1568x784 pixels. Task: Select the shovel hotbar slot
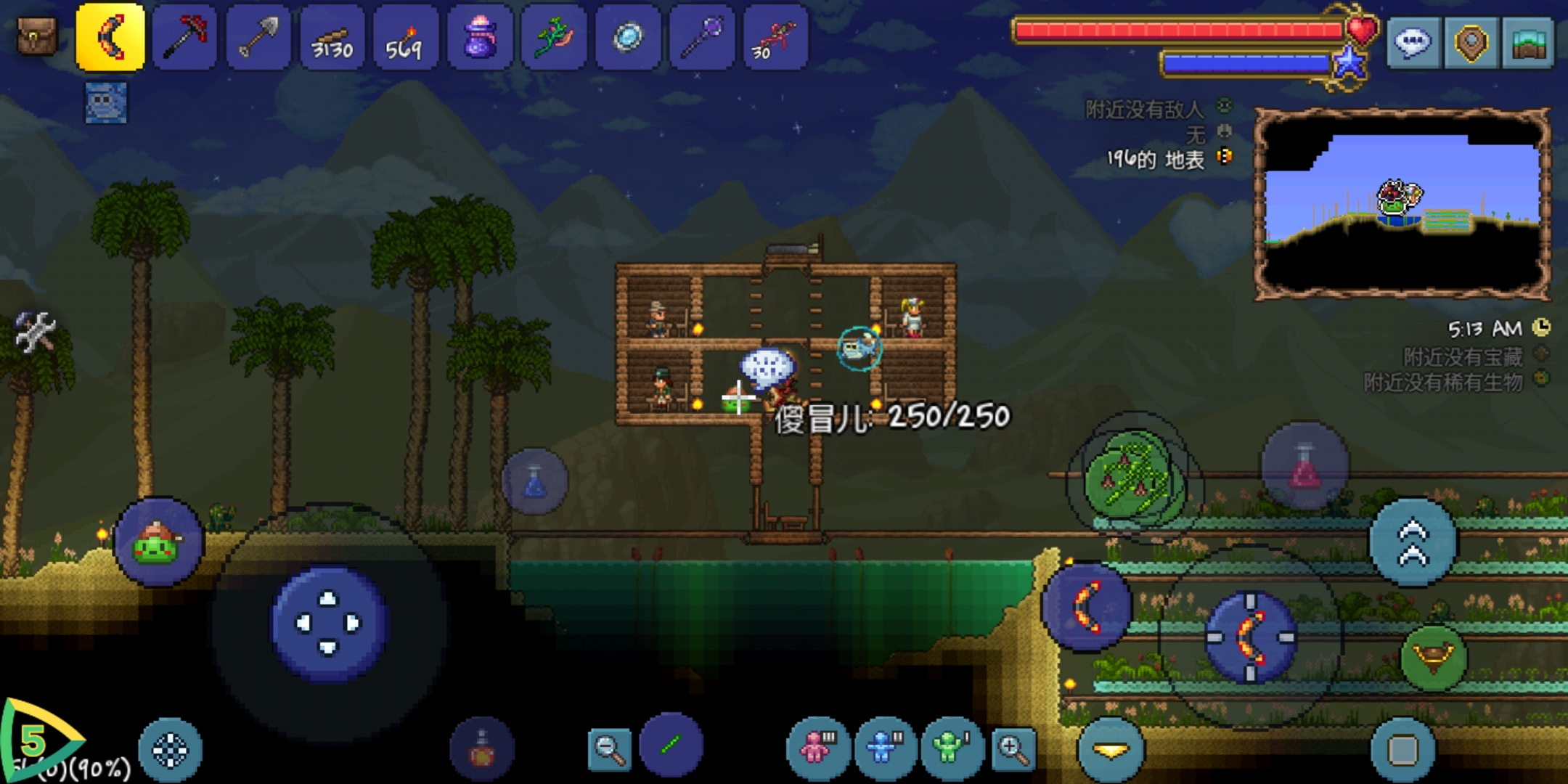tap(258, 36)
